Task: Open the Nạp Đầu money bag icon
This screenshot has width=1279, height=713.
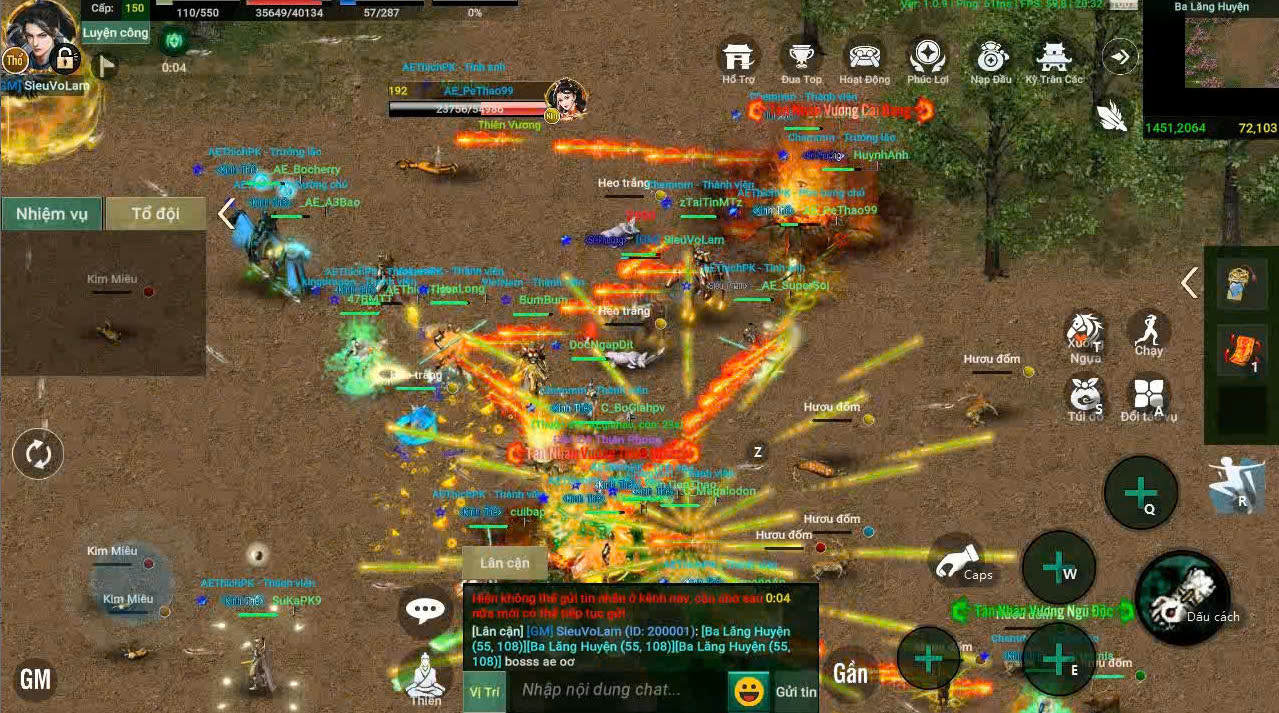Action: pyautogui.click(x=990, y=58)
